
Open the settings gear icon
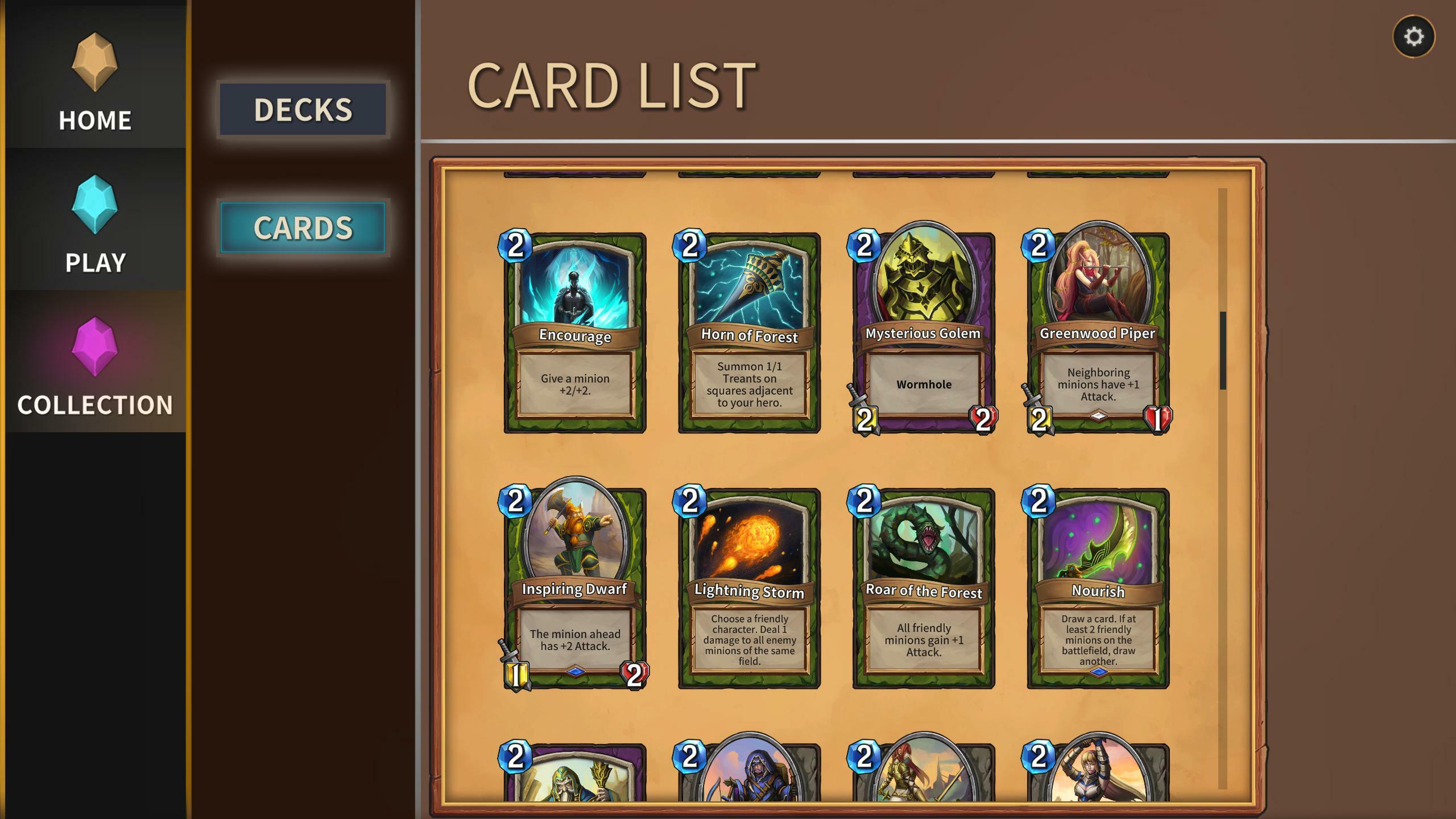point(1413,37)
